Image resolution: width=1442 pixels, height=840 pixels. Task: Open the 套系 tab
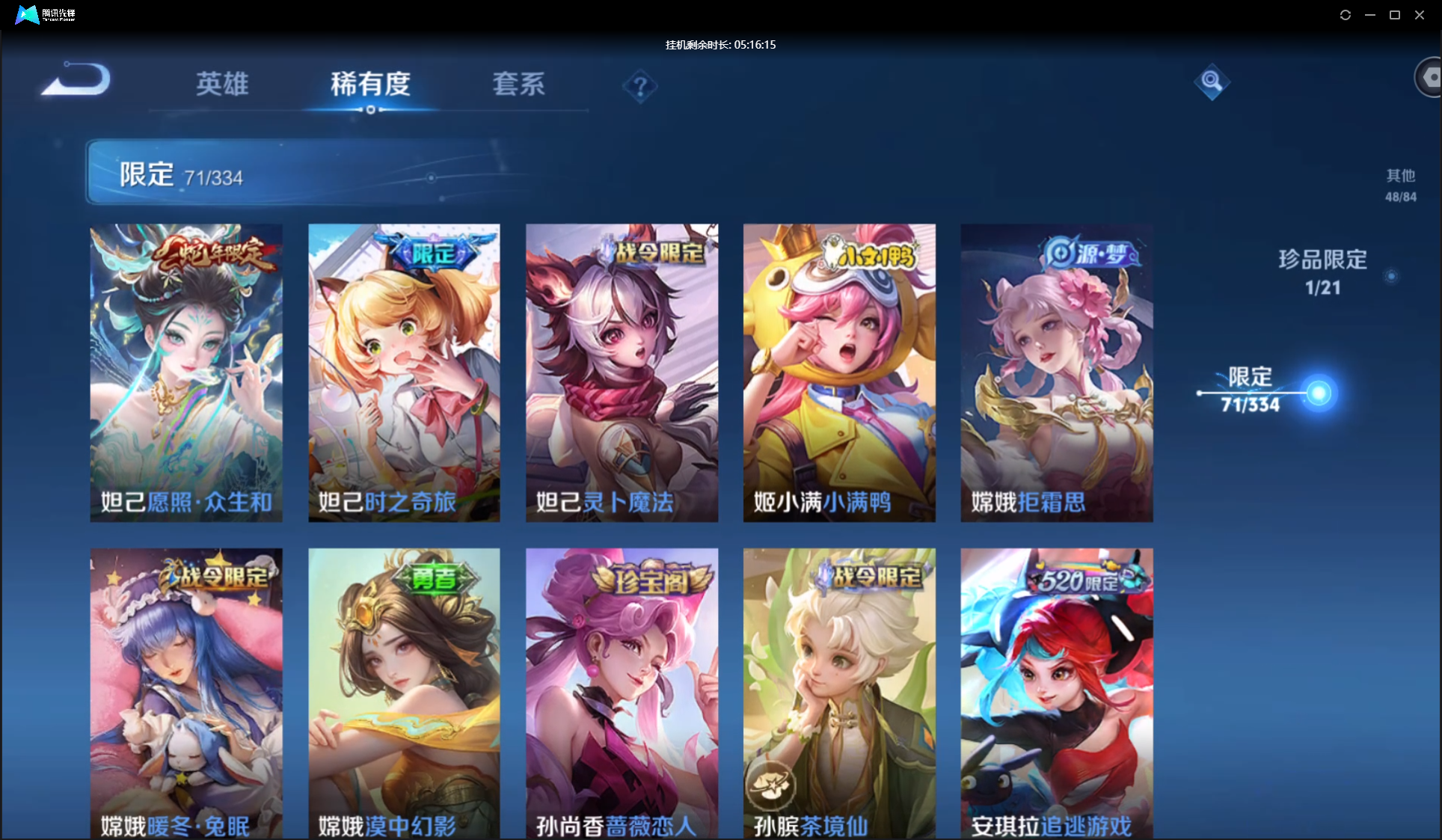click(518, 84)
